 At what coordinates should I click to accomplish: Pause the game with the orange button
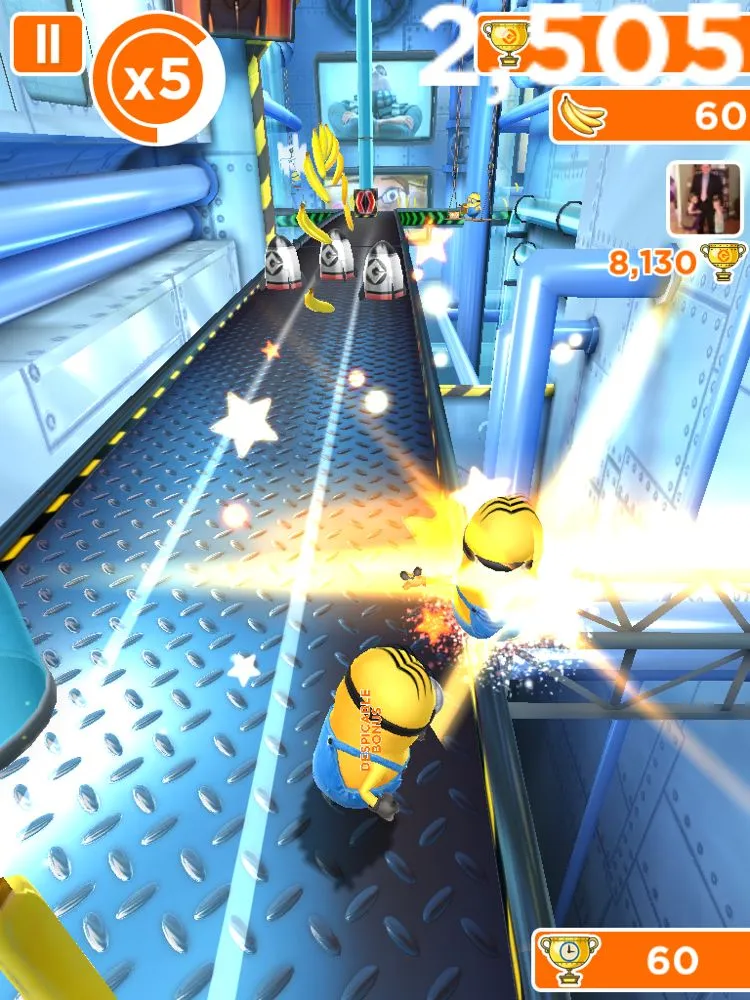click(x=46, y=44)
